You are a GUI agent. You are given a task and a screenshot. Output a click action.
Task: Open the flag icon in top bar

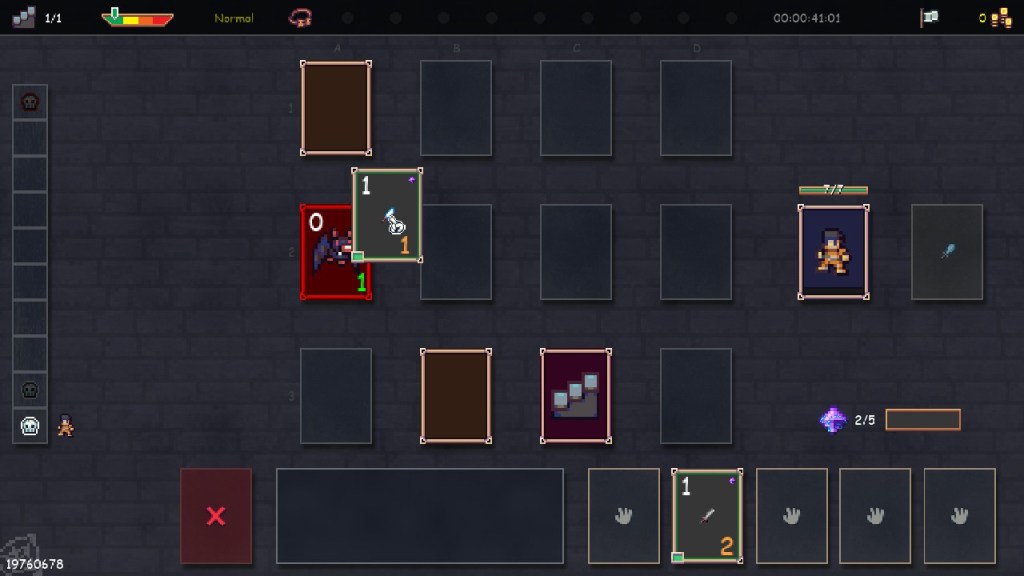point(929,17)
